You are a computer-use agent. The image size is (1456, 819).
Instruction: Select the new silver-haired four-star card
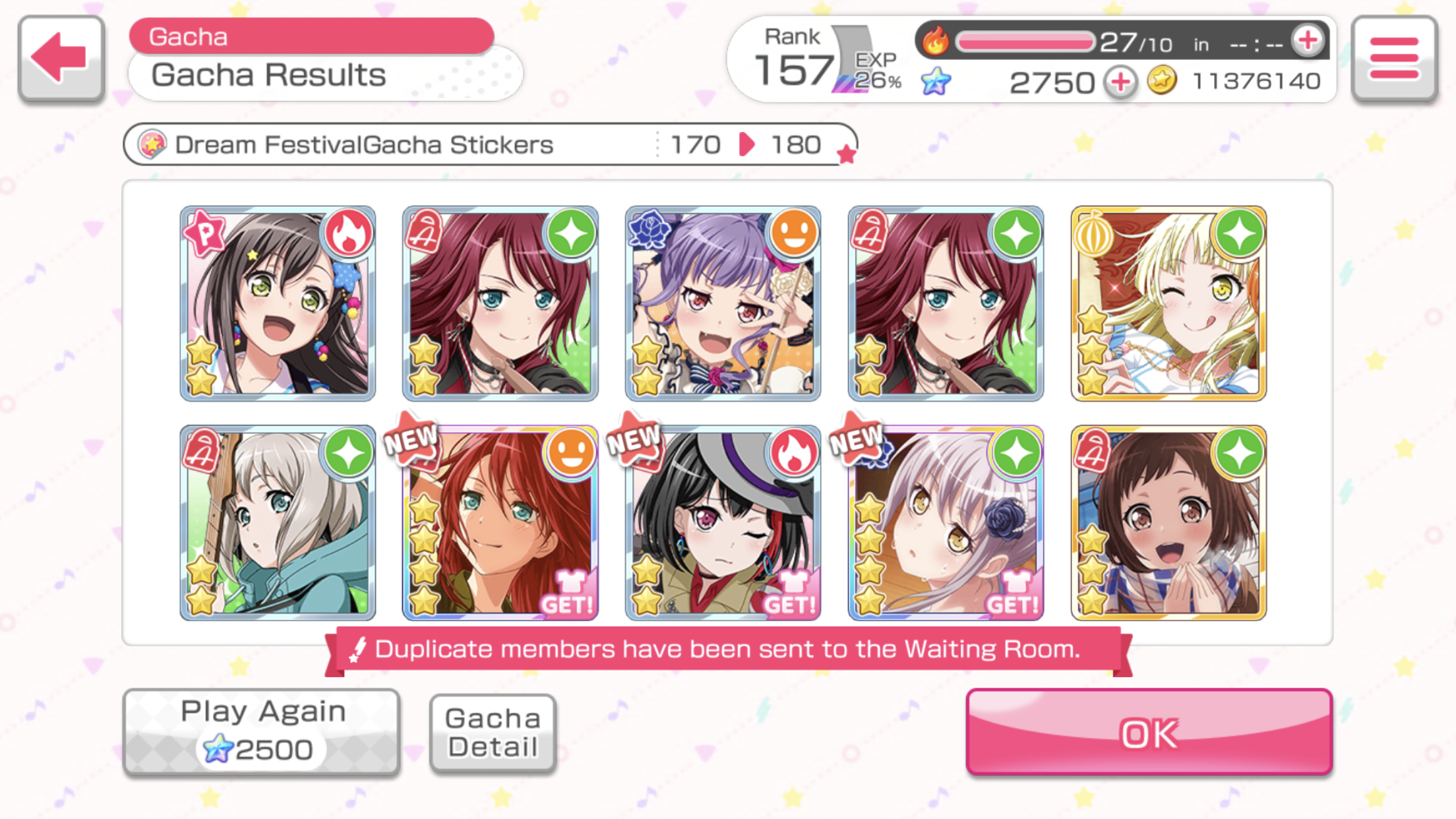946,523
